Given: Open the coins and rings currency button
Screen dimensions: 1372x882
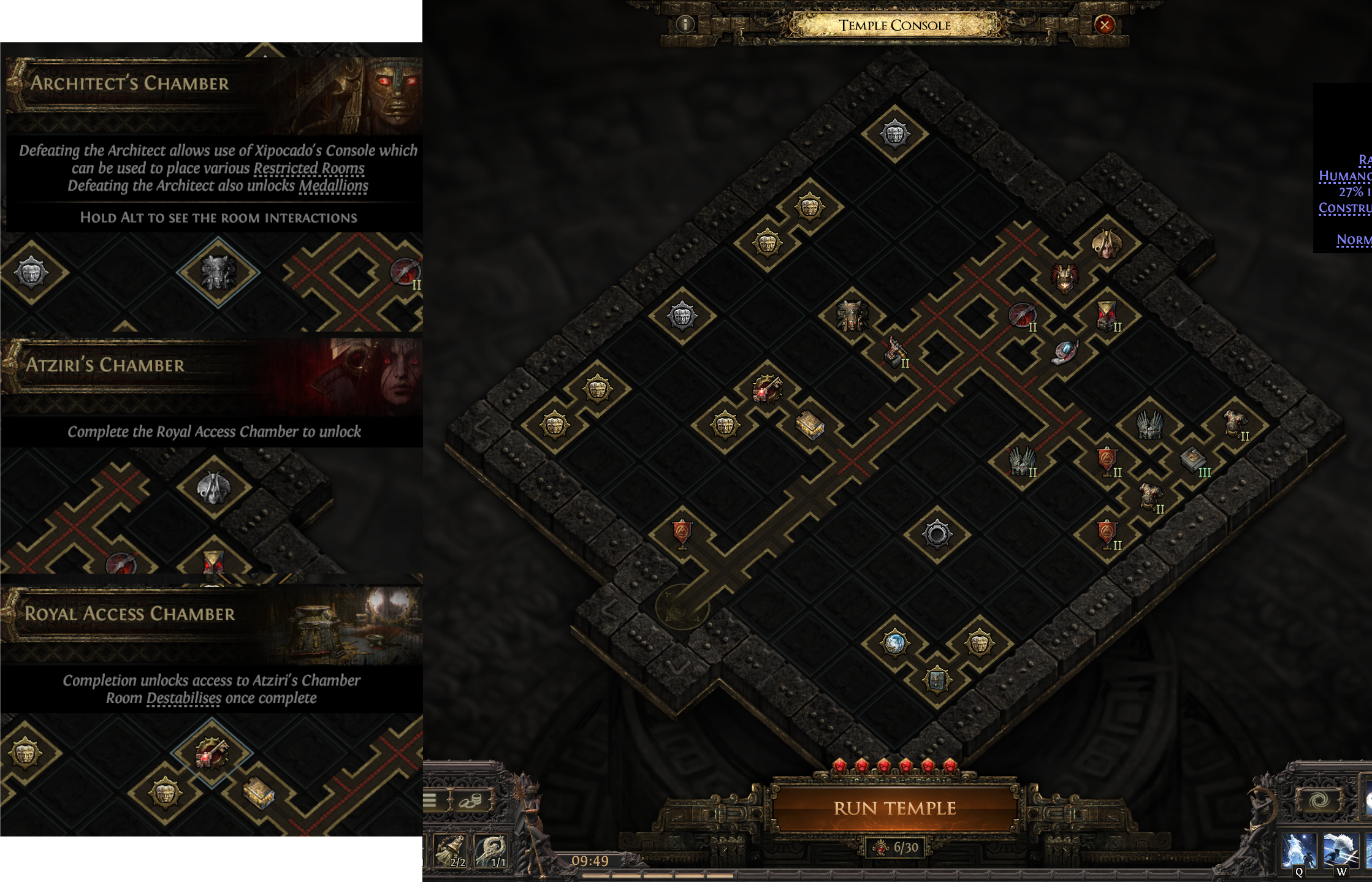Looking at the screenshot, I should 470,800.
